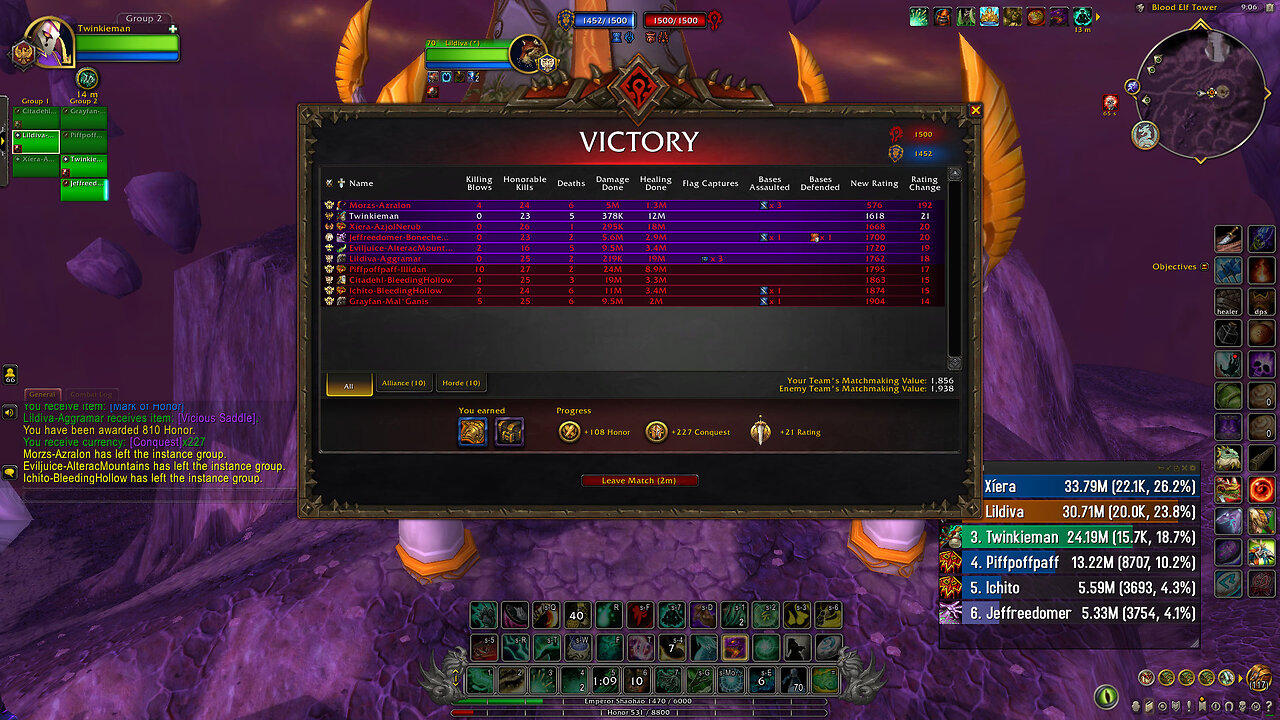The image size is (1280, 720).
Task: Click the helmet reward icon under You earned
Action: (x=472, y=431)
